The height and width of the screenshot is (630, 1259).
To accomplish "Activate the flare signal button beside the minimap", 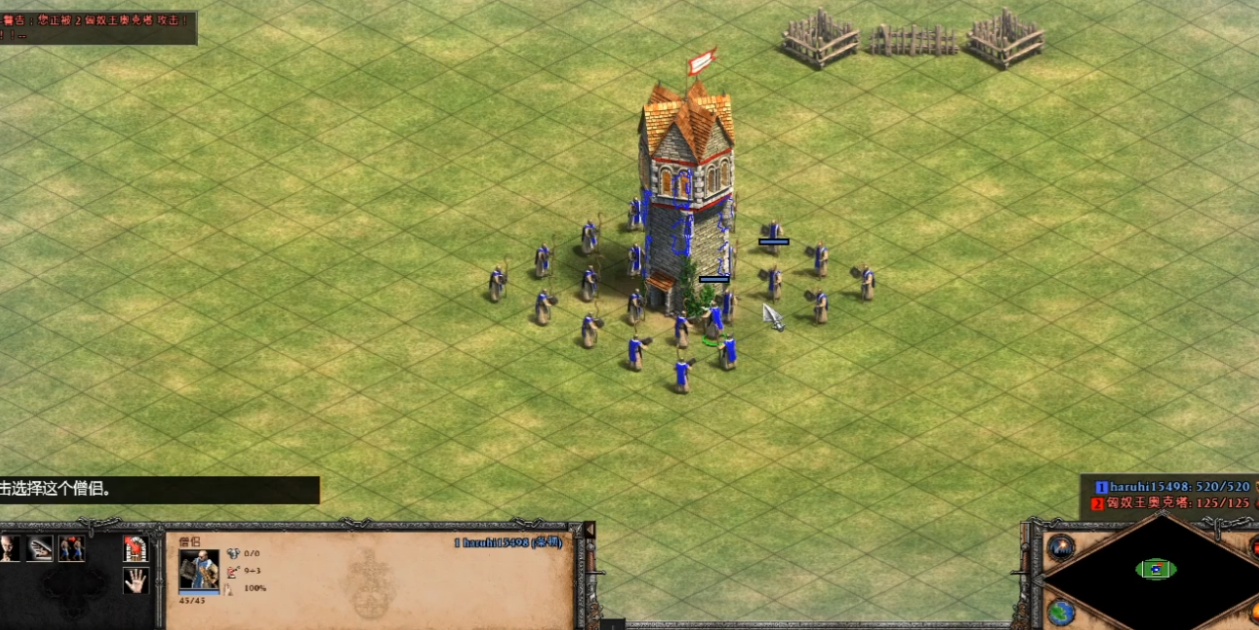I will 1061,547.
